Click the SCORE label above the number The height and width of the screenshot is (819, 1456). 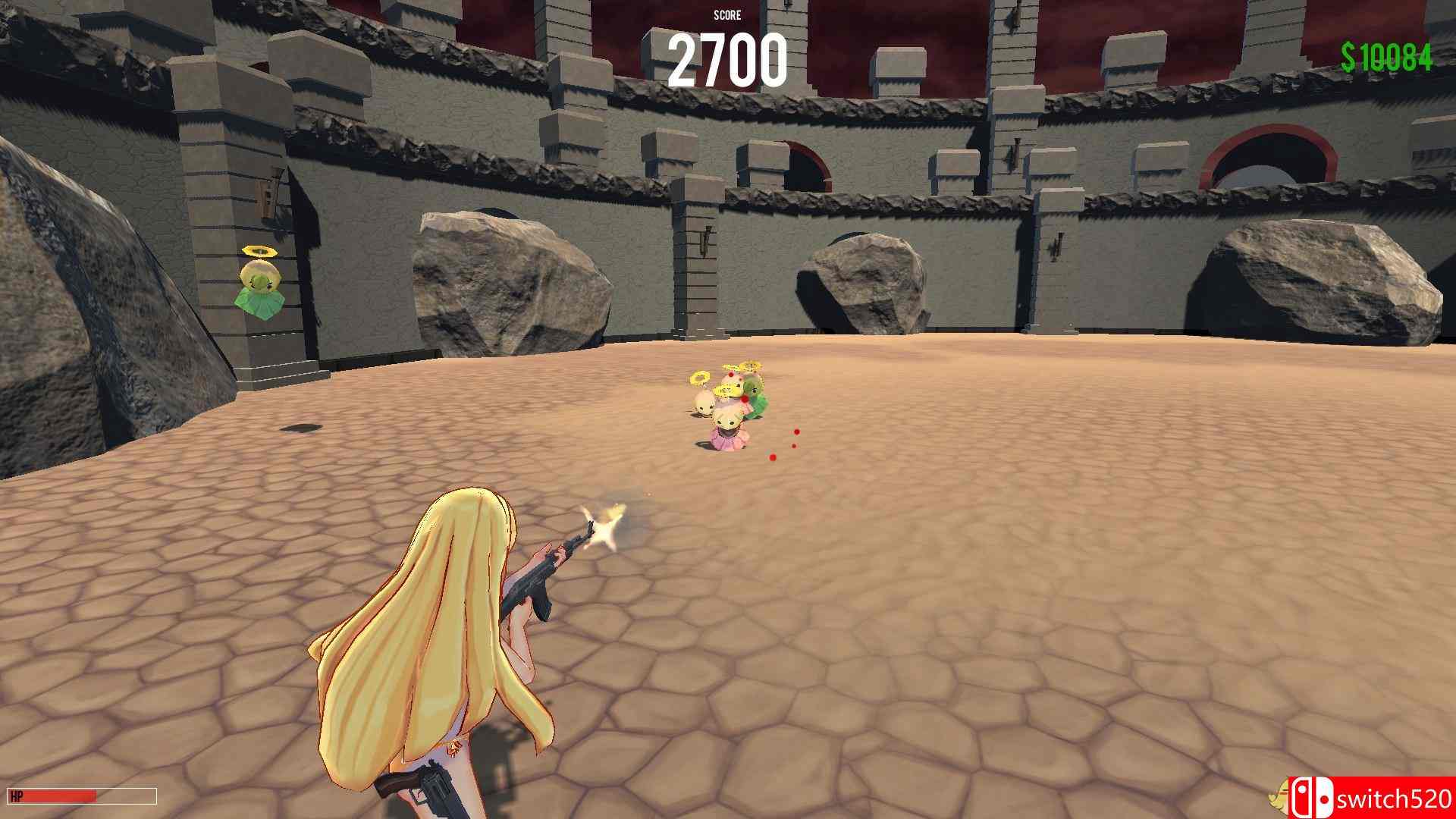[x=729, y=15]
